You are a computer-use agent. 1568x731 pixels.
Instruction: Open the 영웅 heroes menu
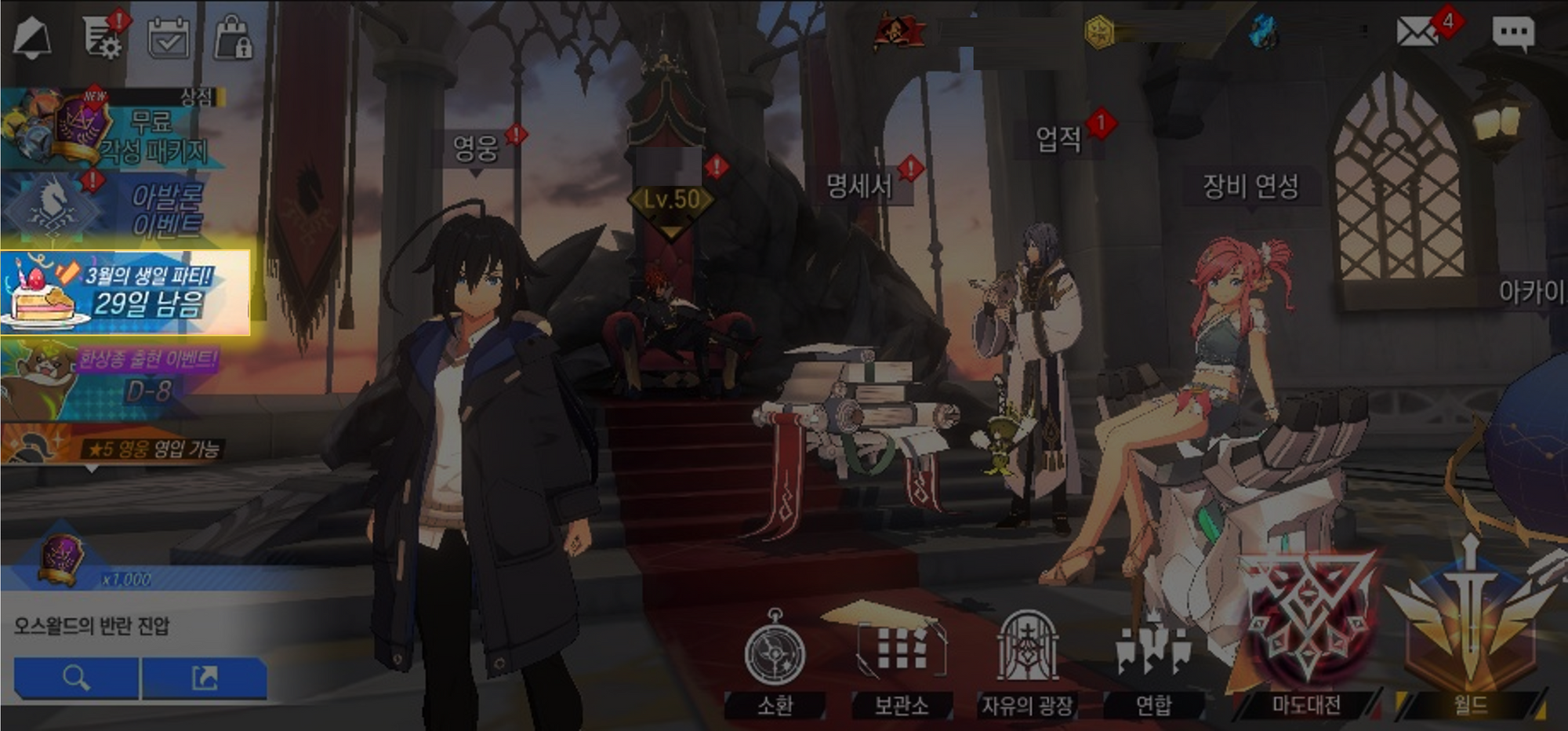(x=476, y=147)
